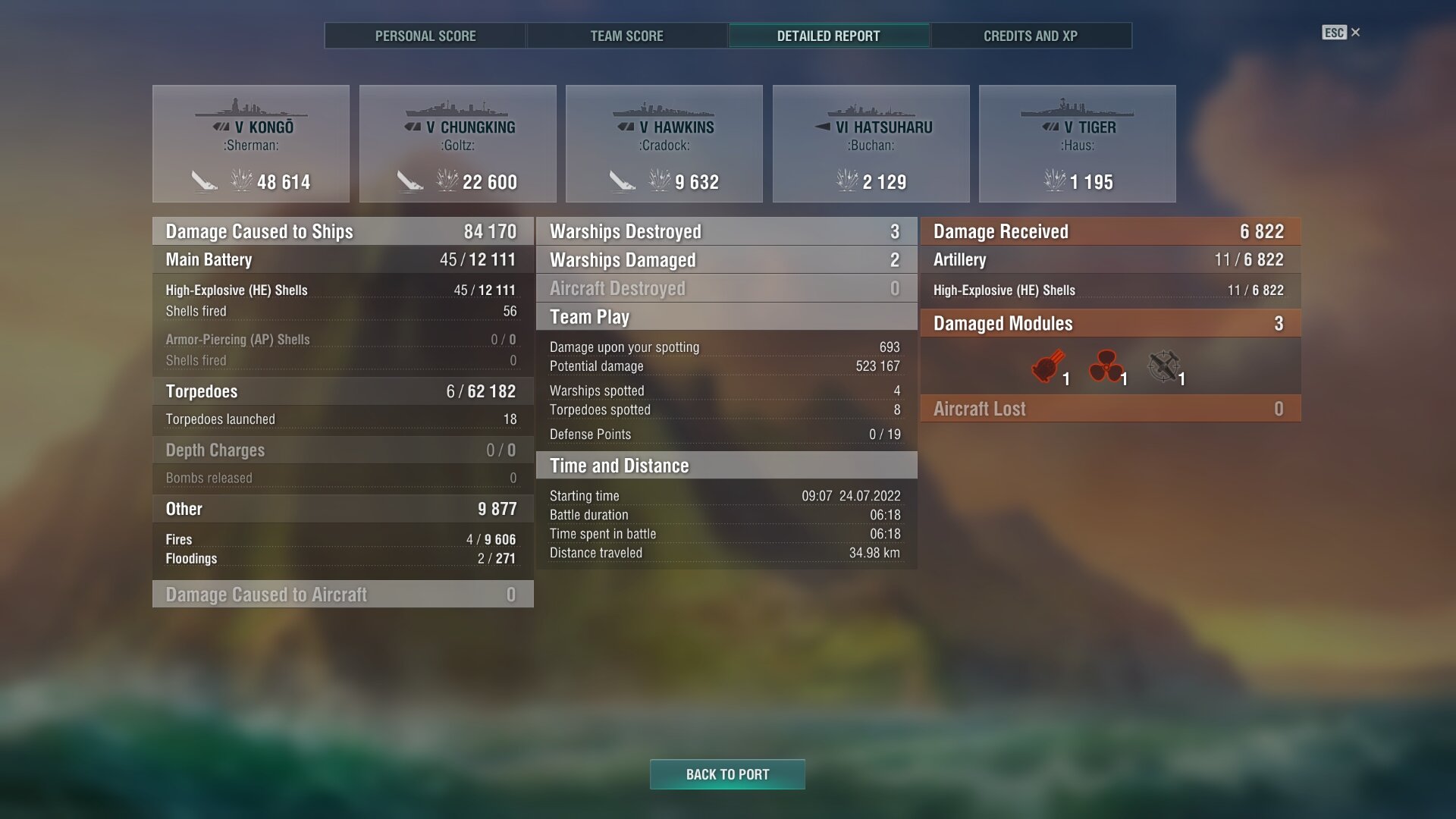This screenshot has width=1456, height=819.
Task: Select the Tiger ship card
Action: click(x=1077, y=144)
